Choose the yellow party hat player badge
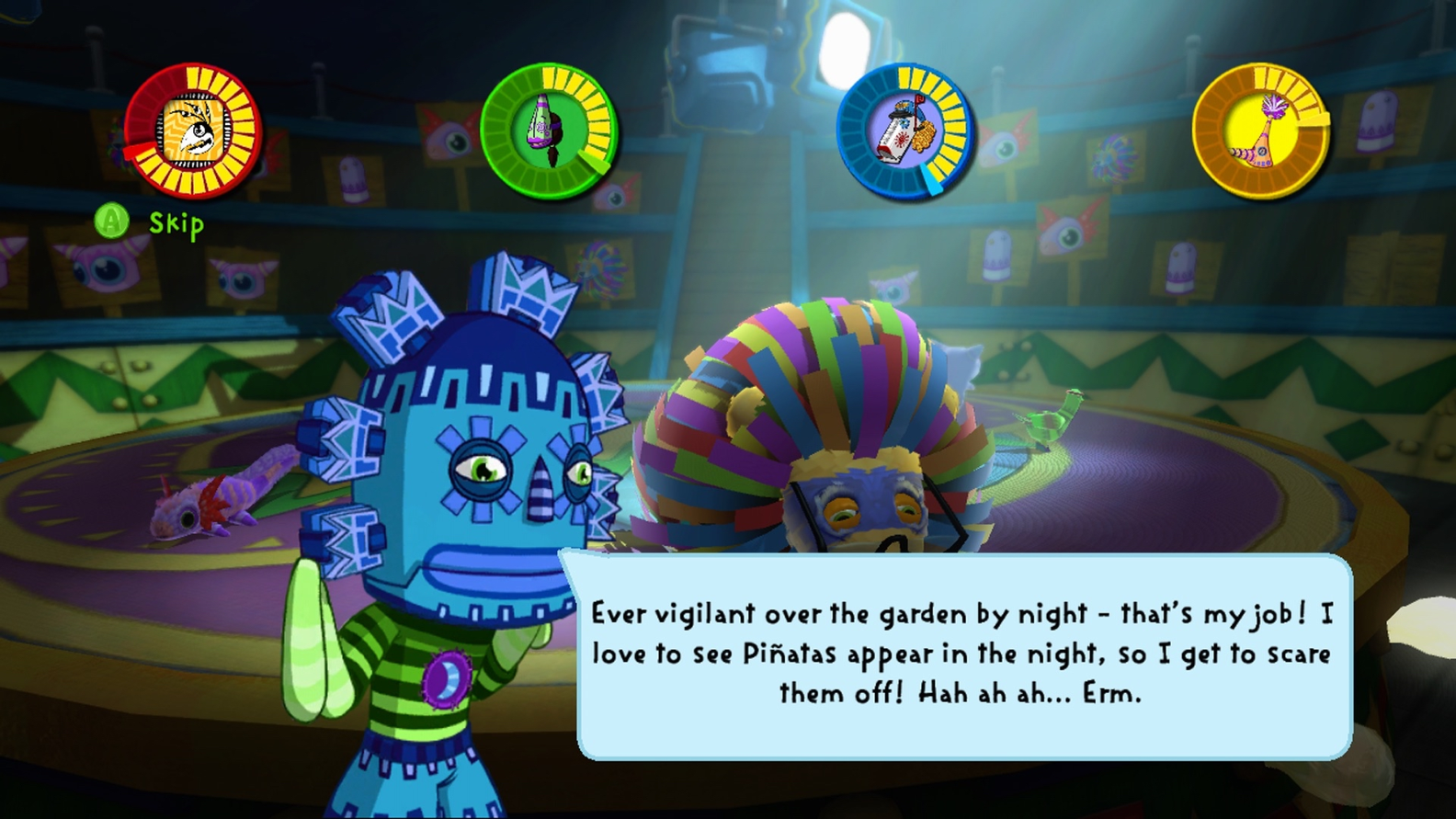This screenshot has width=1456, height=819. [x=1260, y=131]
